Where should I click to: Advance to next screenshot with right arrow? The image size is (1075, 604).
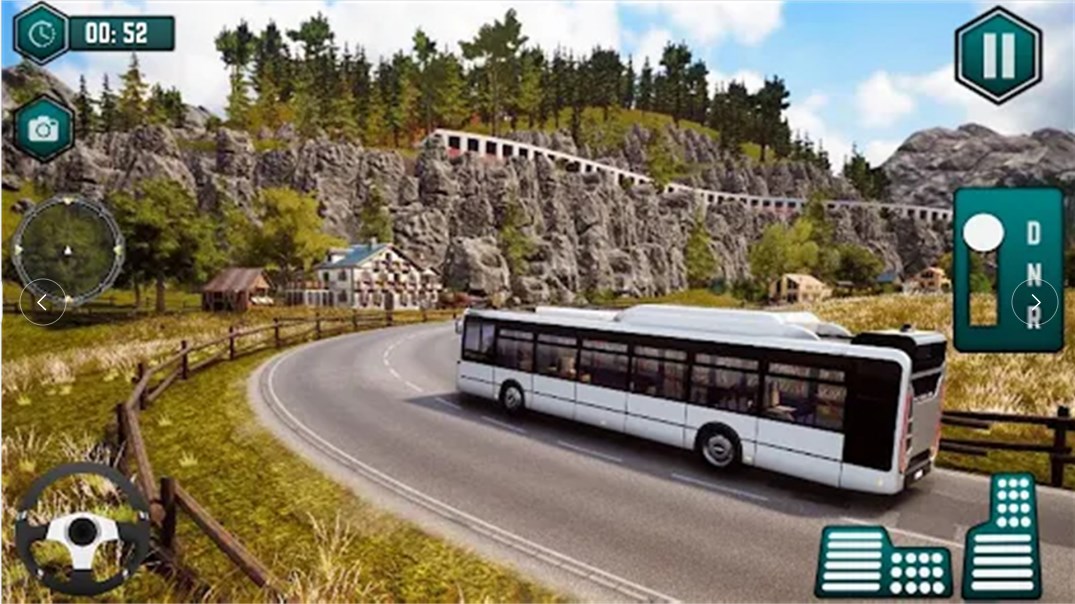pyautogui.click(x=1034, y=302)
